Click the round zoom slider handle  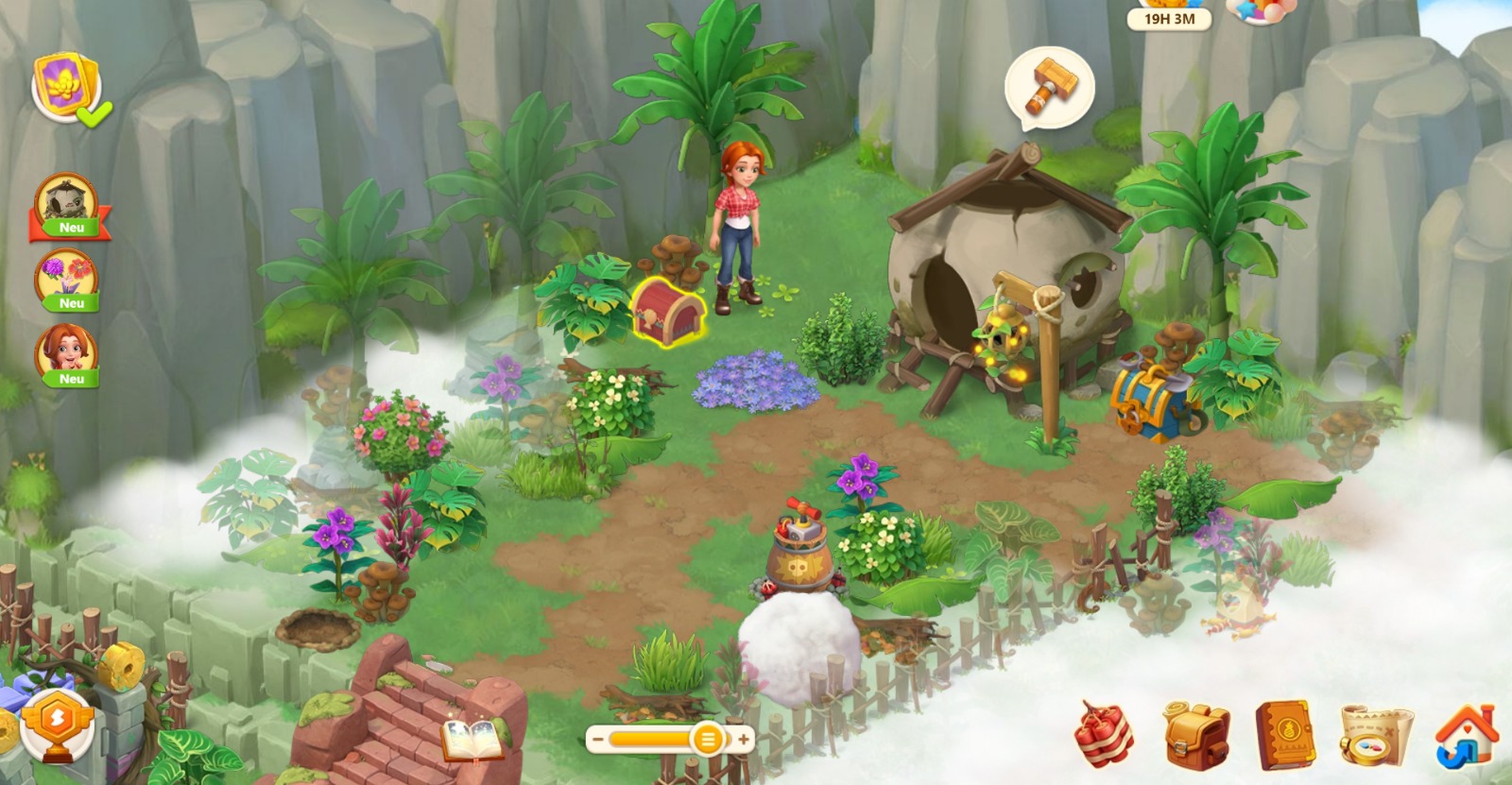[x=706, y=739]
